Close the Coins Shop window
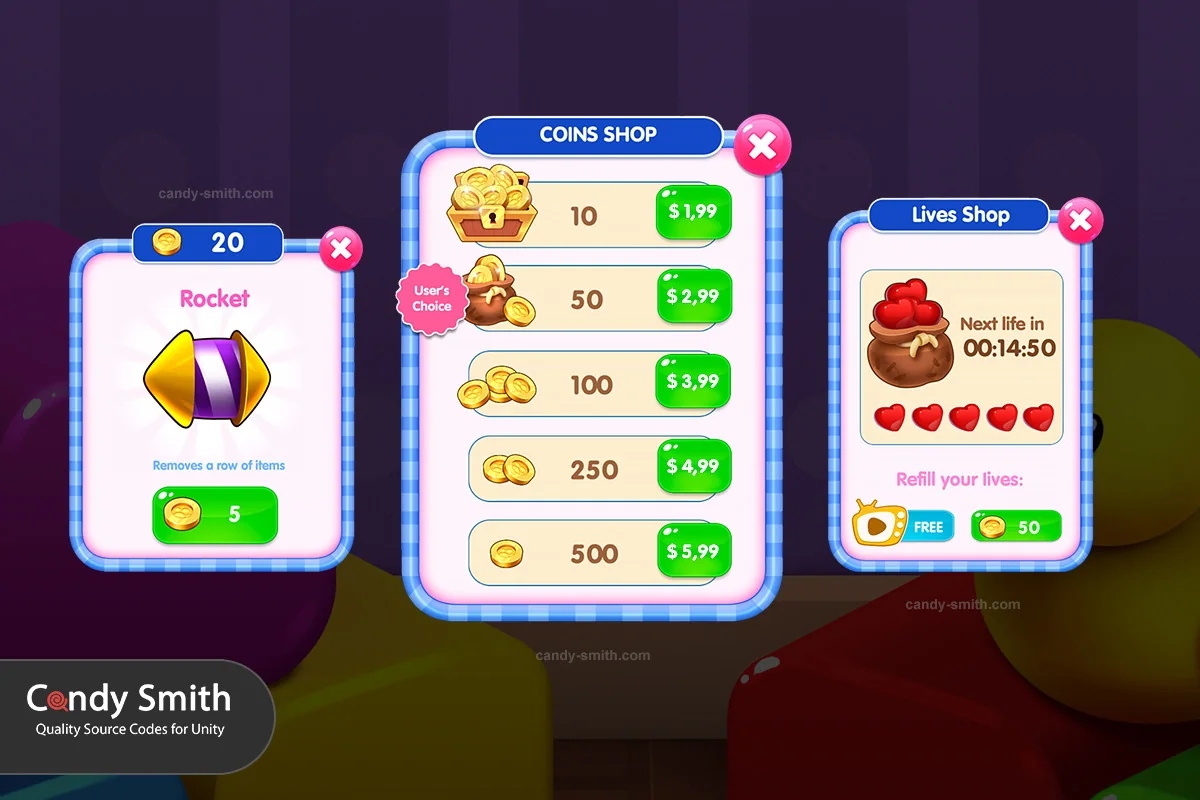The image size is (1200, 800). [762, 146]
